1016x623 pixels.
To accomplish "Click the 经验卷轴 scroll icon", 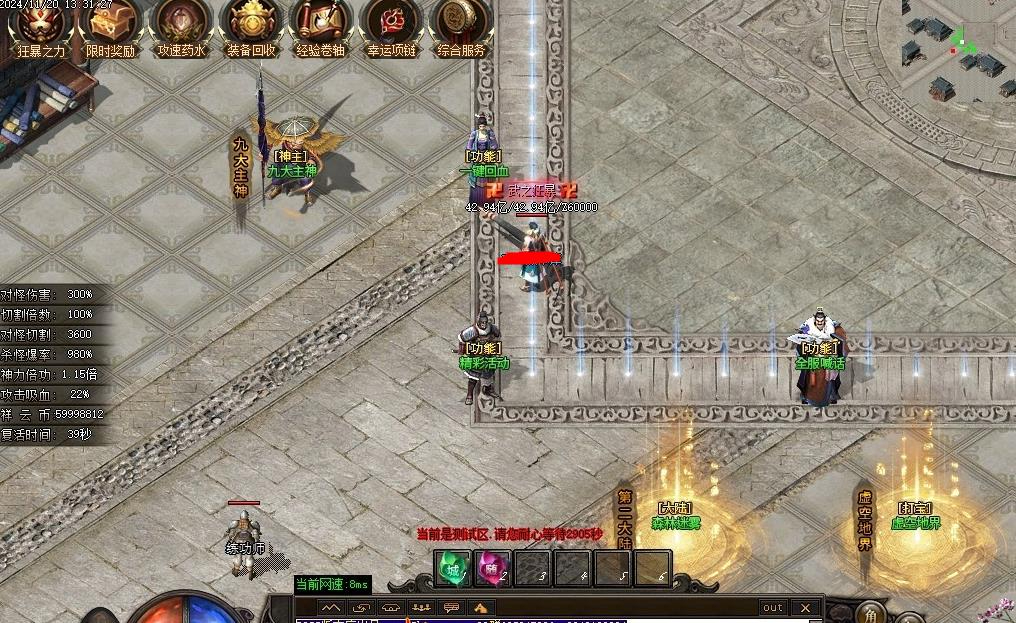I will (321, 24).
